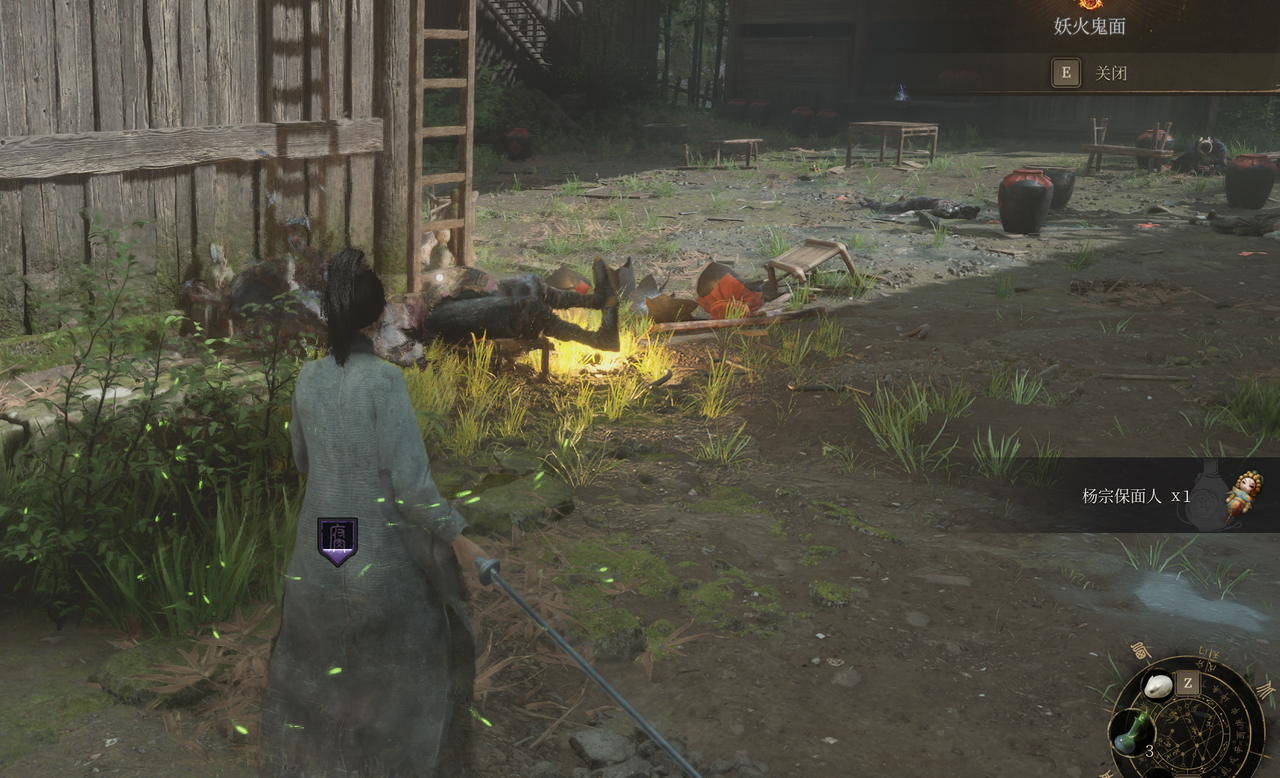Viewport: 1280px width, 778px height.
Task: Click the 妖火鬼面 notification title
Action: tap(1089, 27)
